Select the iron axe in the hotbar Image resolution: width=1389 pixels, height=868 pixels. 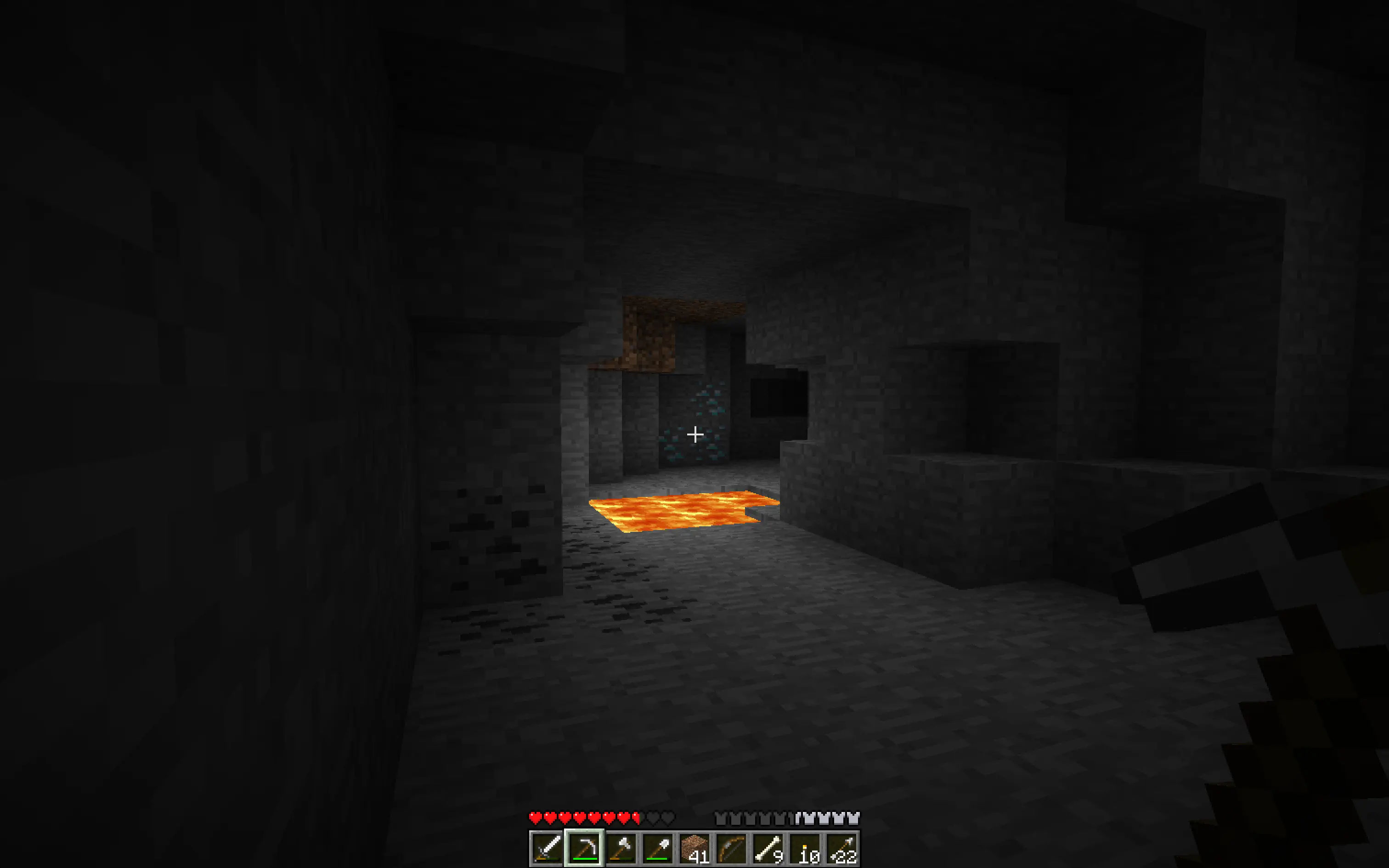pyautogui.click(x=622, y=849)
